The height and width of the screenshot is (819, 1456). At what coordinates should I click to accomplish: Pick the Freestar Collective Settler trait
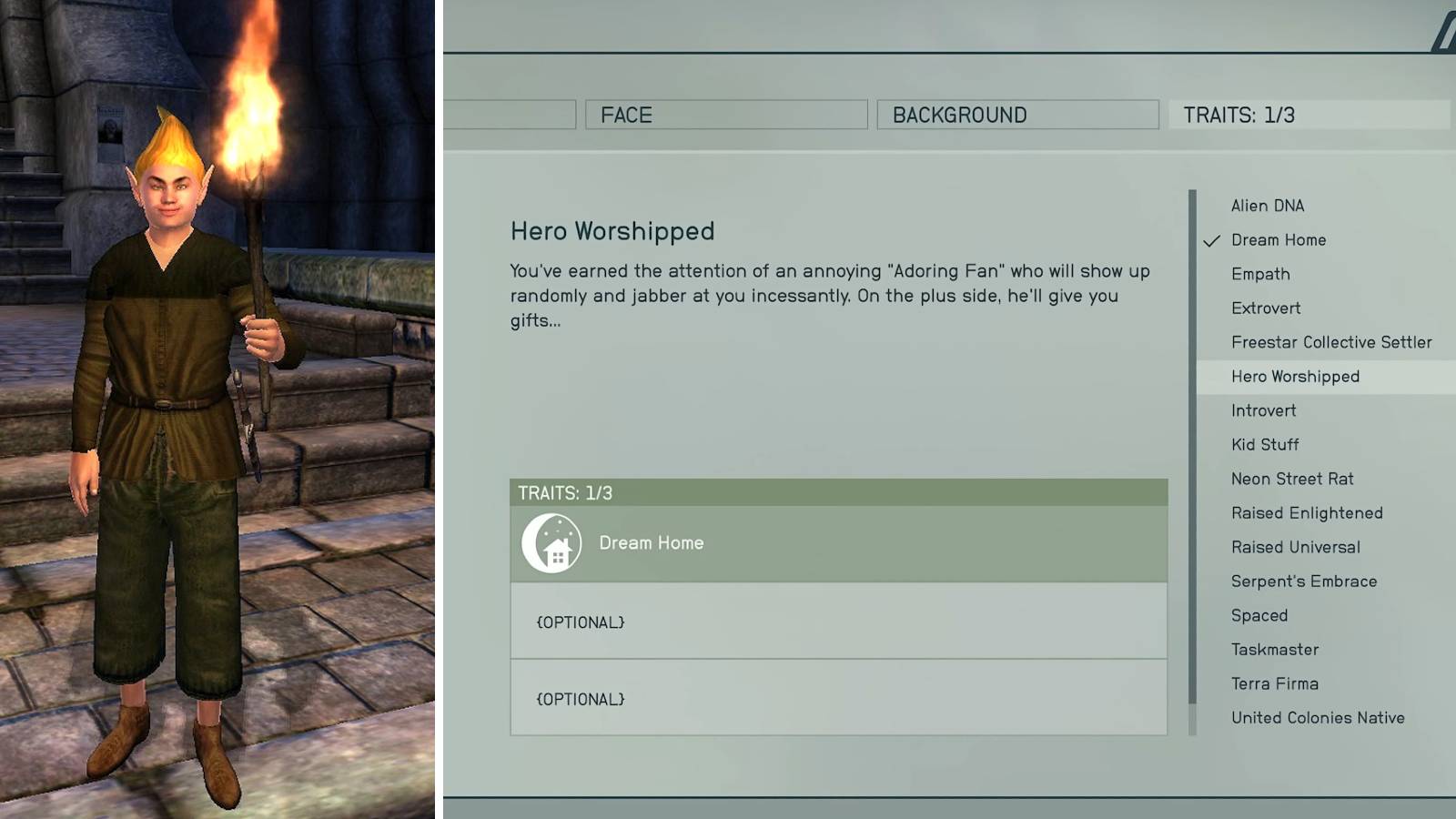(x=1332, y=342)
